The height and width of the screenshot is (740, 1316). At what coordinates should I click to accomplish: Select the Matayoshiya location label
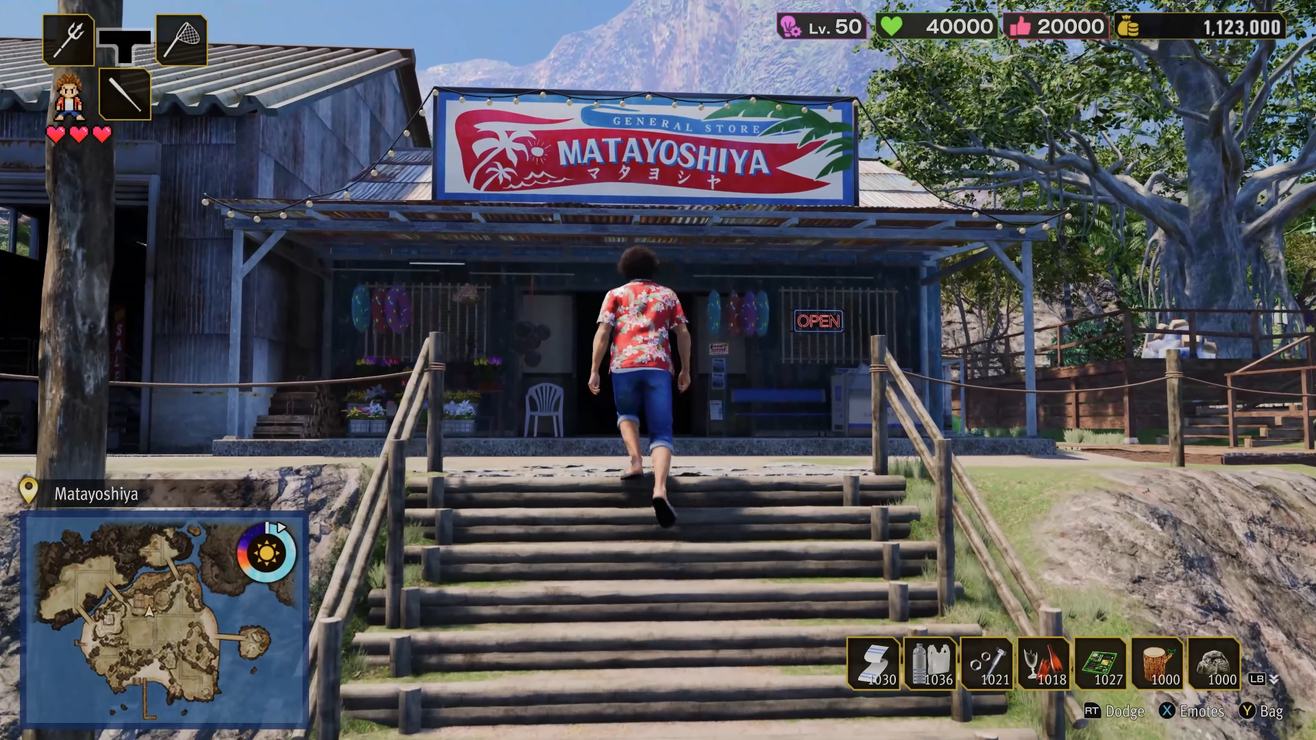[96, 494]
